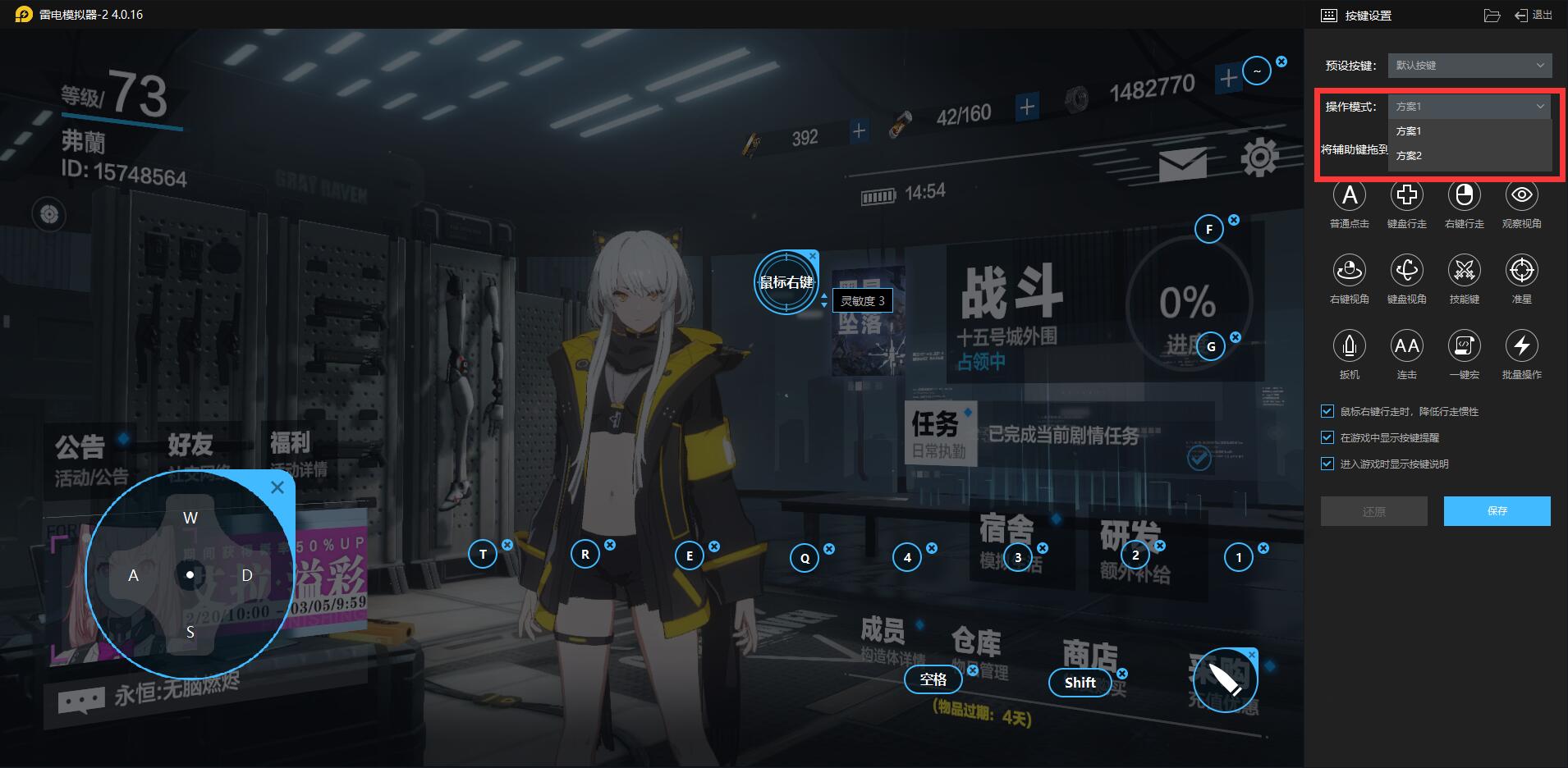Uncheck the 鼠标右键行走时 inertia option
Screen dimensions: 1568x768
[x=1327, y=412]
